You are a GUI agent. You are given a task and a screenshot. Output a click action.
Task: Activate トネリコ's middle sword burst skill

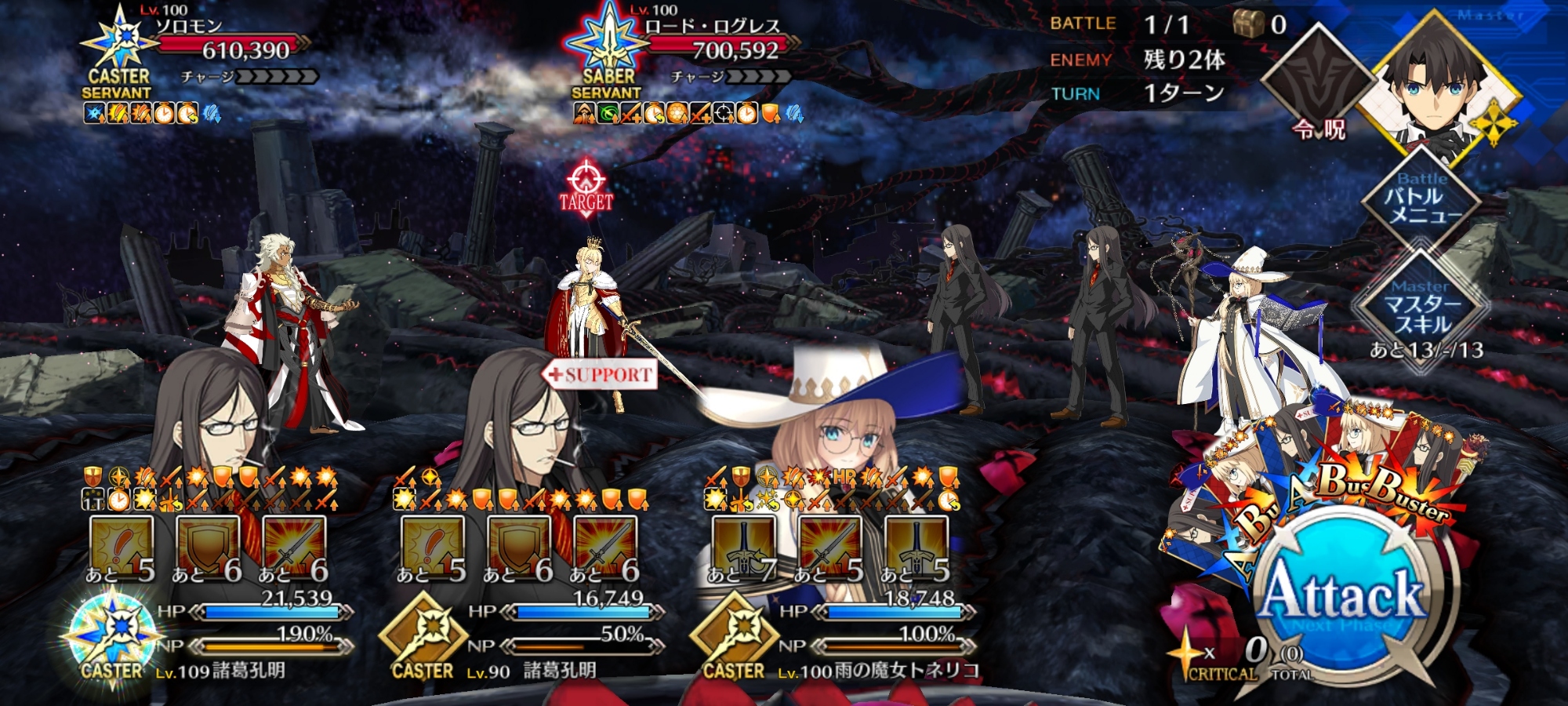829,547
